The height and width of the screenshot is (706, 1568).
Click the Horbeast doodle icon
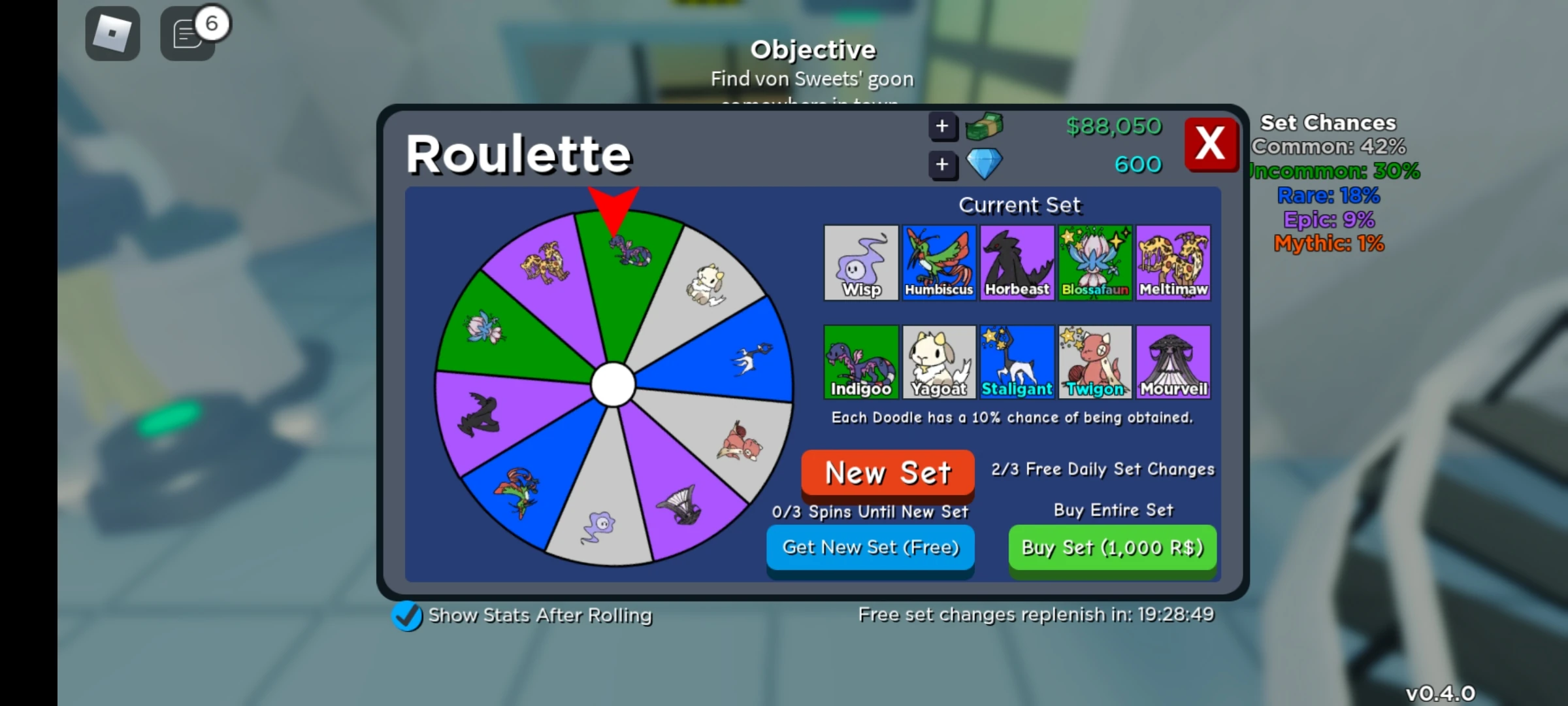click(1017, 263)
